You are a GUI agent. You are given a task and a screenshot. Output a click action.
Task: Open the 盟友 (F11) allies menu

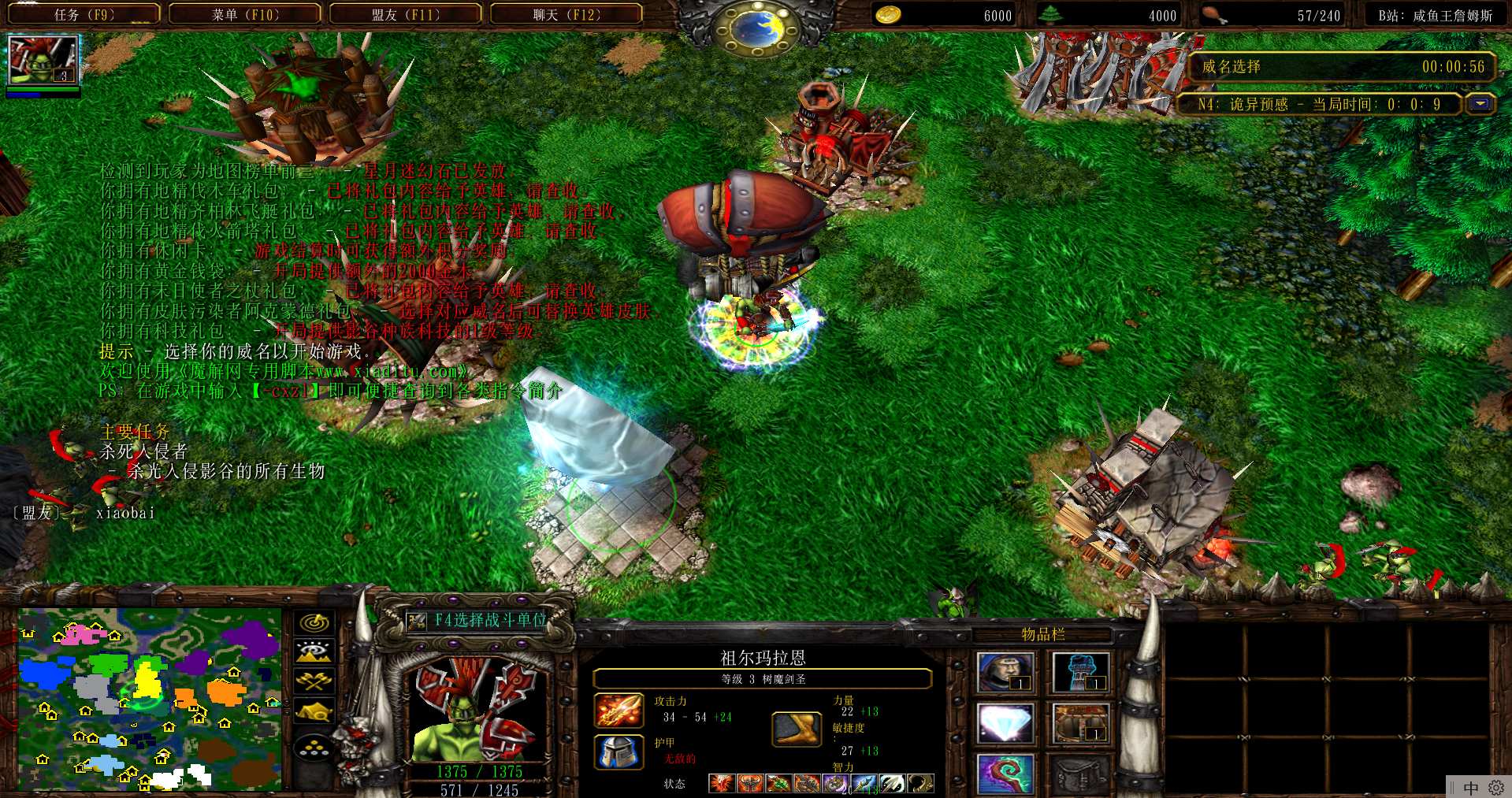pos(405,14)
